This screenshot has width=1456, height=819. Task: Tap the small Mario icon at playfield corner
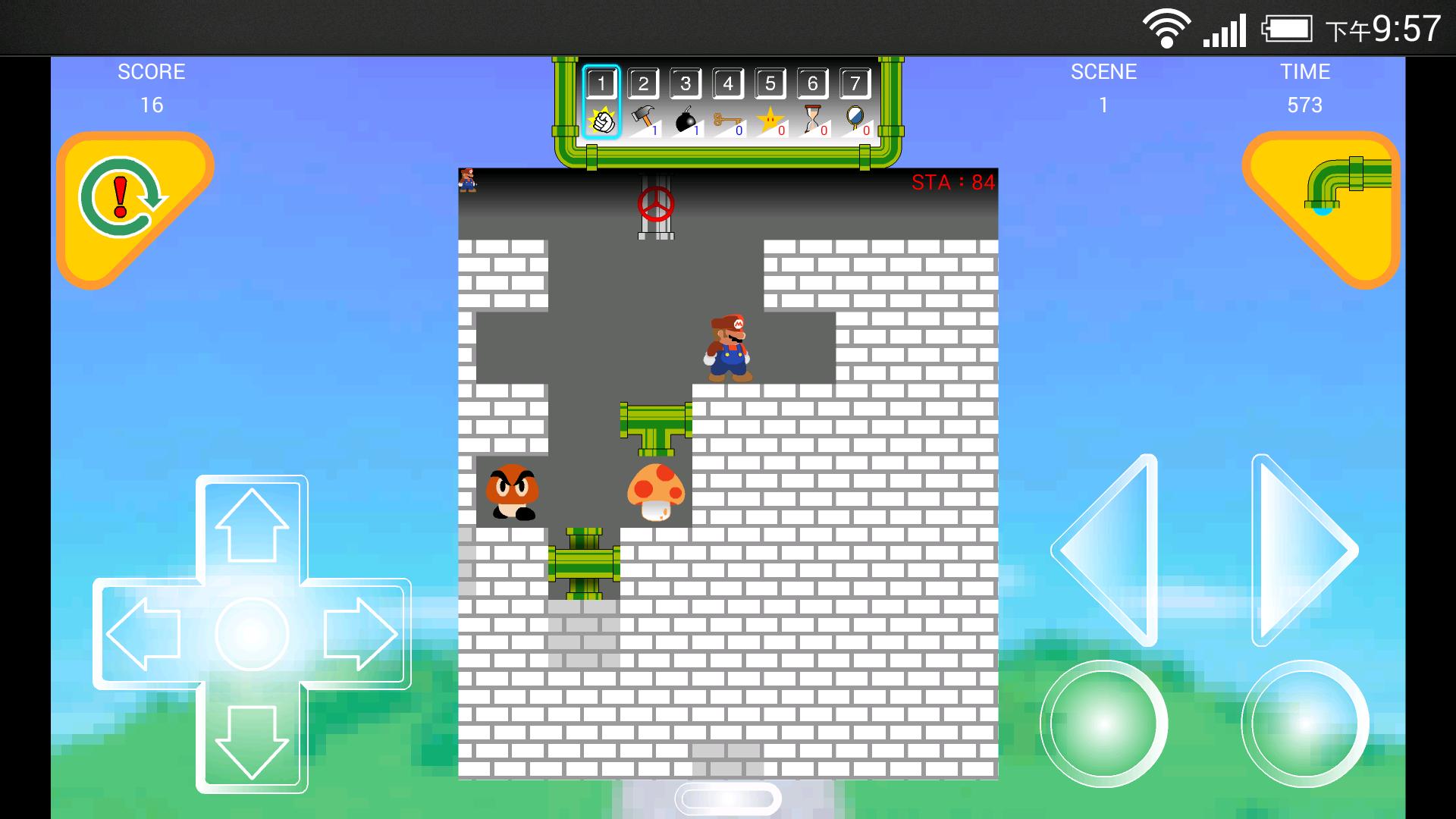point(469,180)
